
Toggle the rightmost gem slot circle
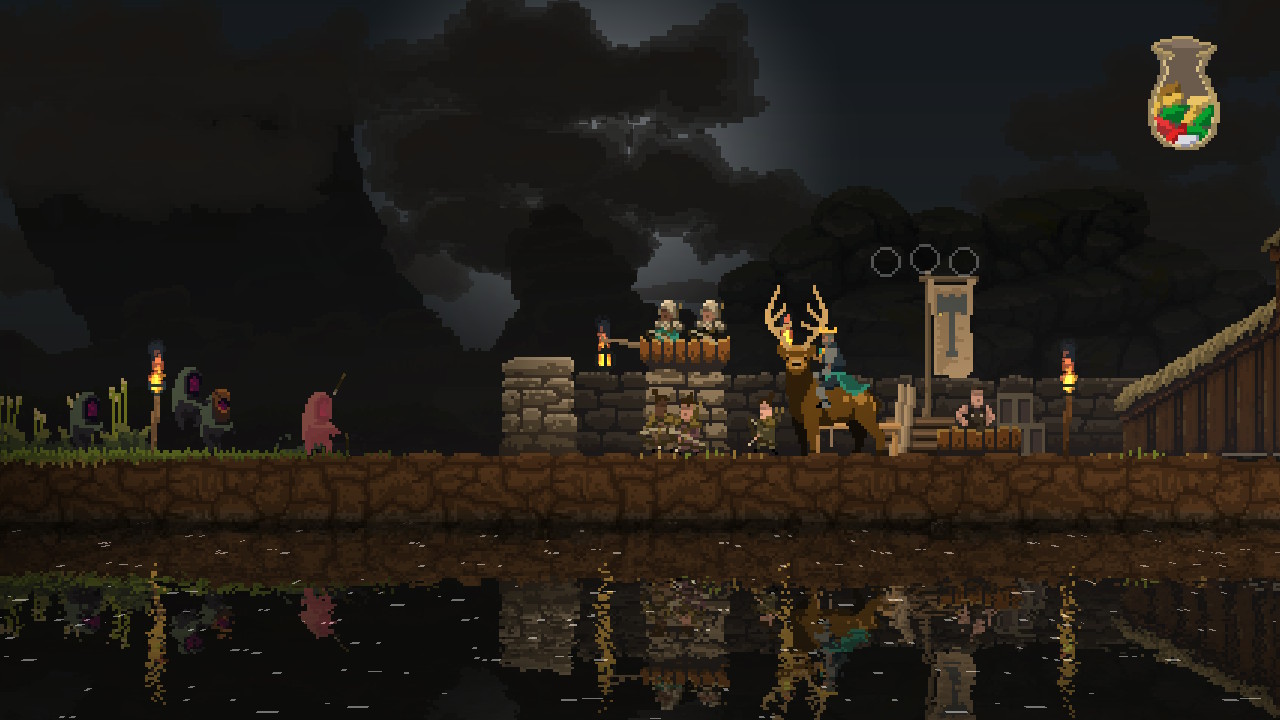click(963, 262)
